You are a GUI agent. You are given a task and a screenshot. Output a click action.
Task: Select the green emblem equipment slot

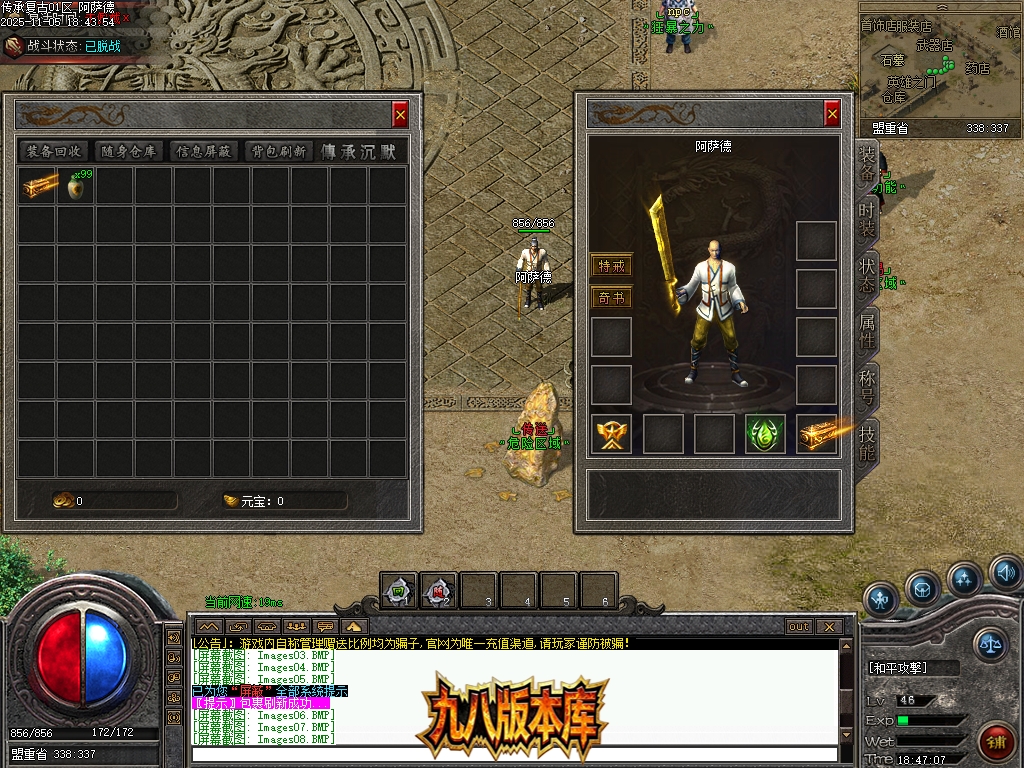[x=765, y=434]
